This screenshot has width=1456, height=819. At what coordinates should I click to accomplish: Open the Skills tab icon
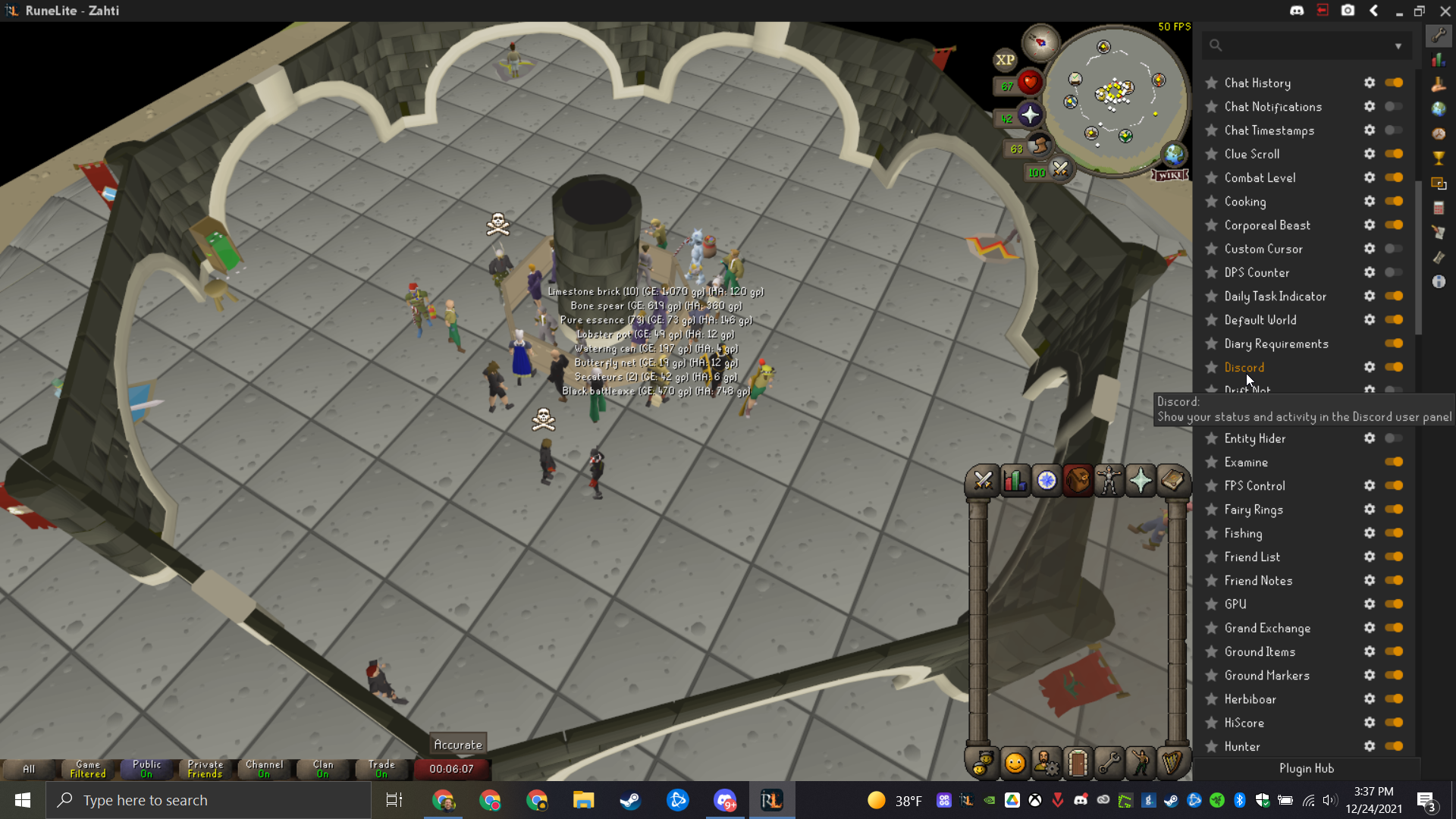(1015, 481)
